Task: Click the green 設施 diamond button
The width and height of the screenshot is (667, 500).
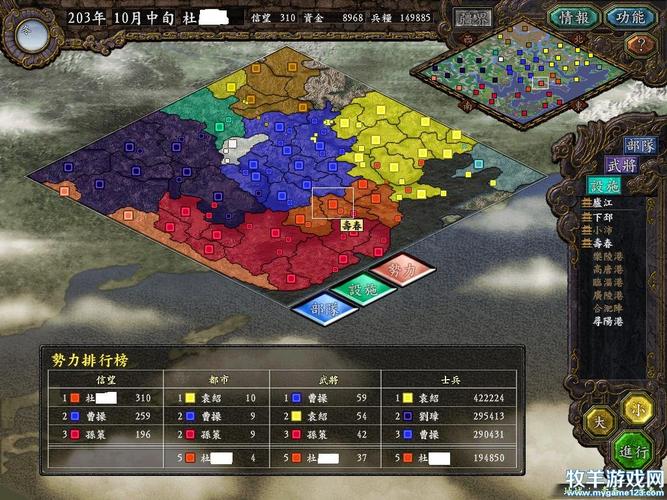Action: [362, 290]
